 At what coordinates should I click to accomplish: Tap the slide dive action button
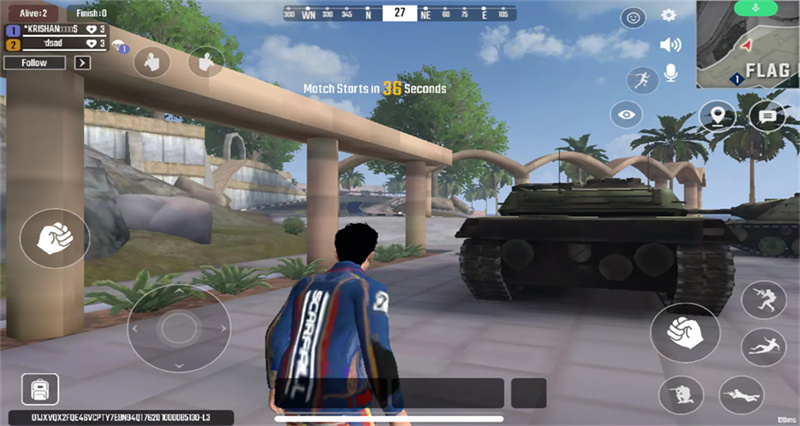[763, 346]
